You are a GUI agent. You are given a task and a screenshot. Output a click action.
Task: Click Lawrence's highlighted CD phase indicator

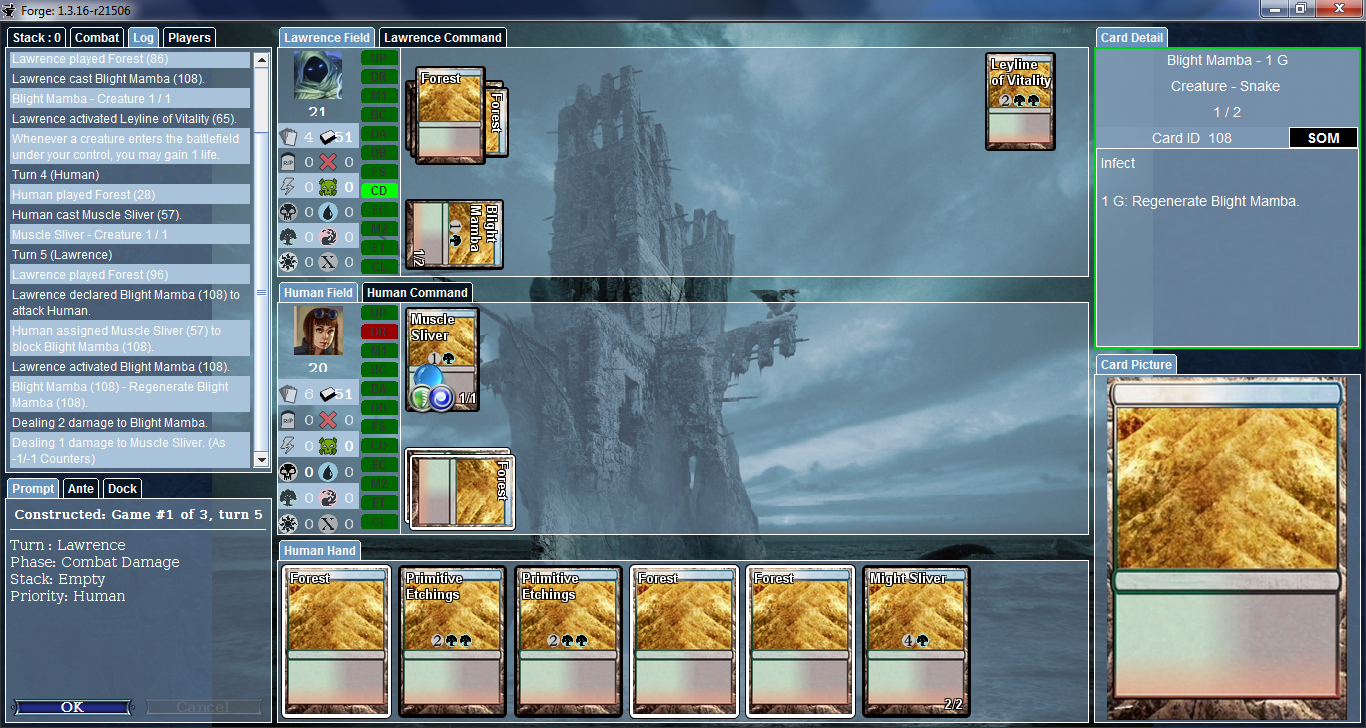pyautogui.click(x=379, y=190)
